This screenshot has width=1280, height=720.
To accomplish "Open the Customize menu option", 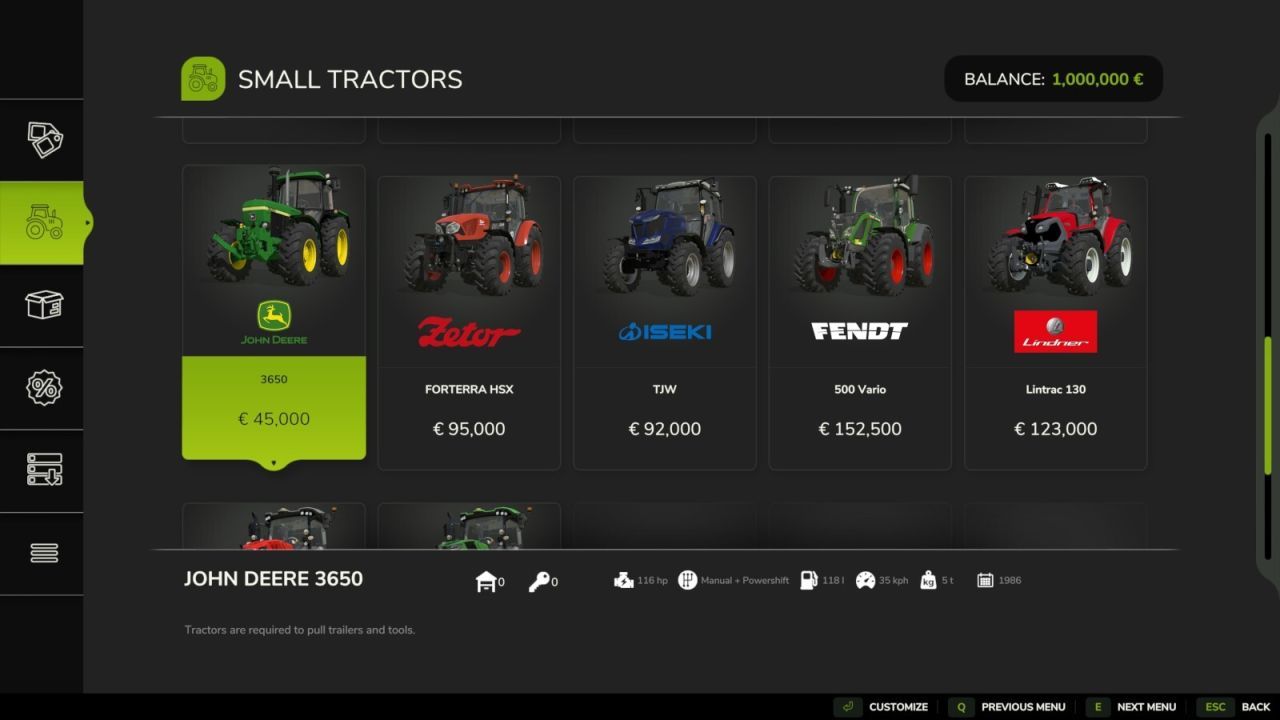I will 897,706.
